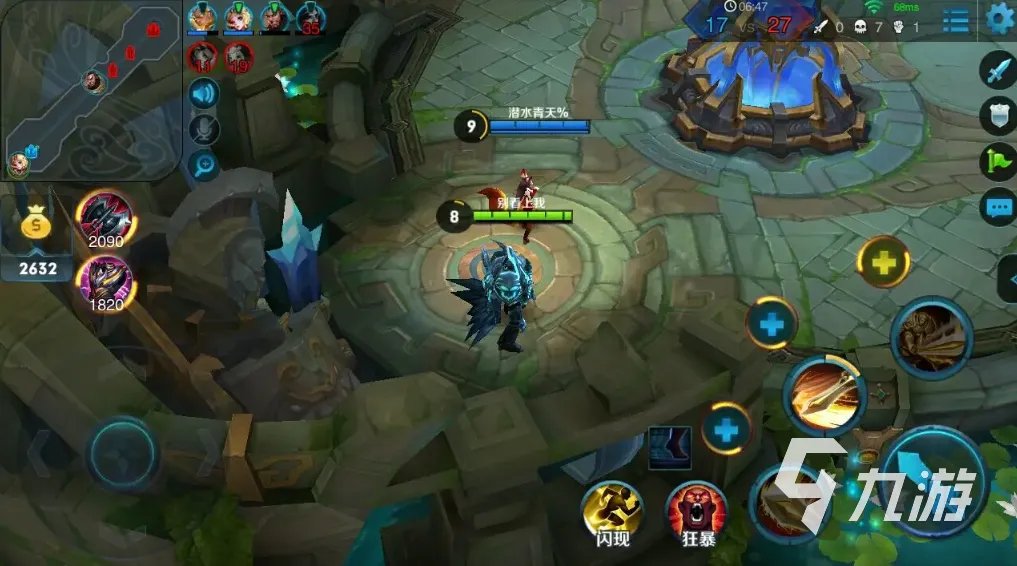Viewport: 1017px width, 566px height.
Task: Toggle the speaker sound button
Action: (204, 95)
